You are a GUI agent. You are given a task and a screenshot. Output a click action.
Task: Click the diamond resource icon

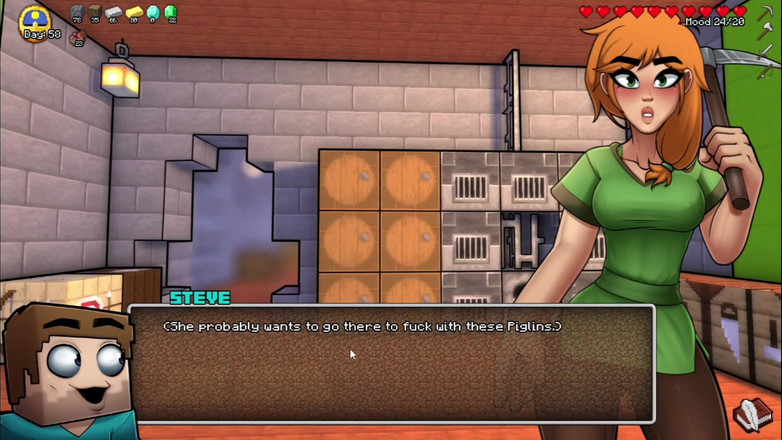pos(153,12)
